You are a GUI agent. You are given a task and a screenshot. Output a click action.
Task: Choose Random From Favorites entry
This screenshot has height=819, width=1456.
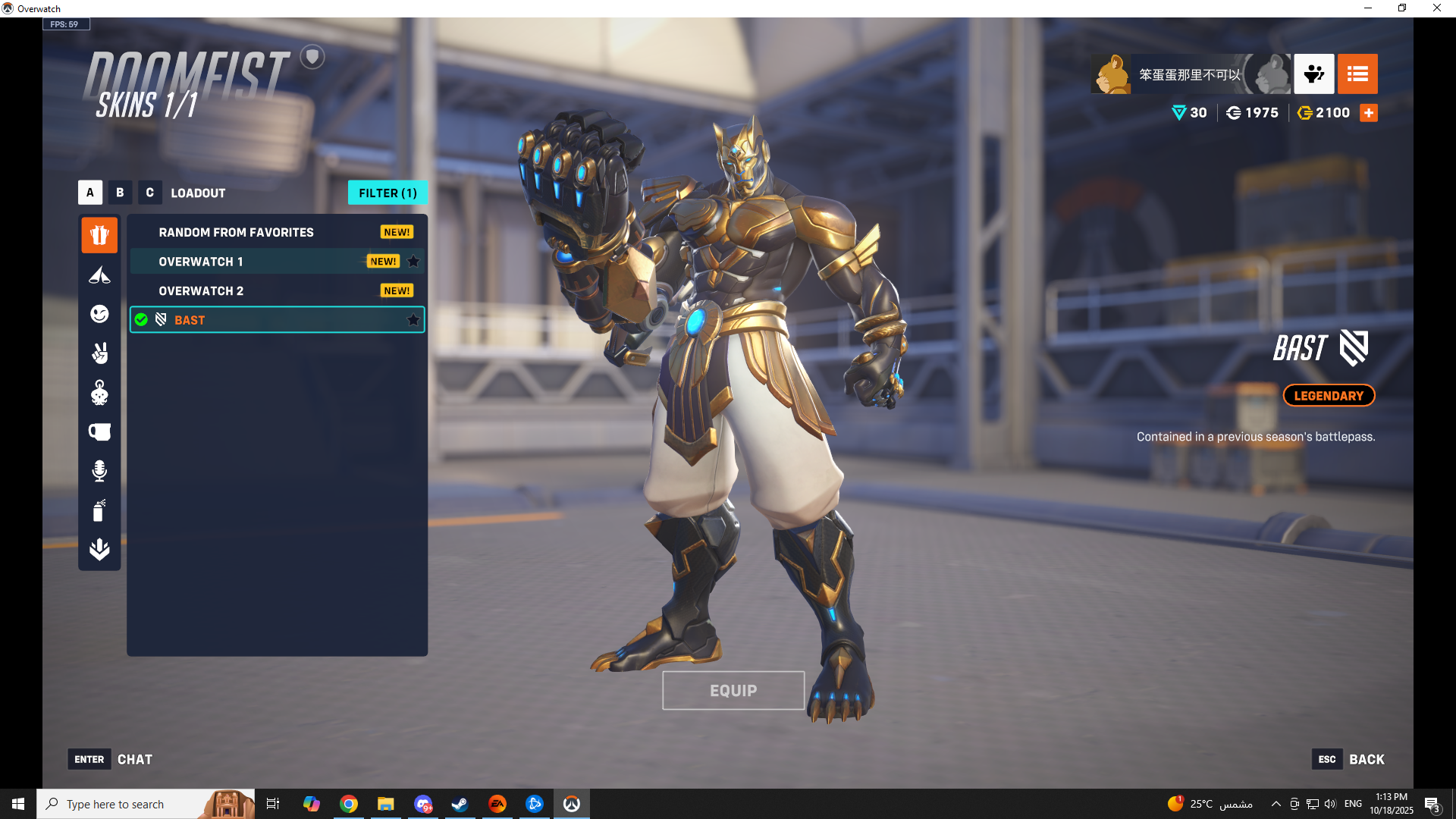point(236,232)
